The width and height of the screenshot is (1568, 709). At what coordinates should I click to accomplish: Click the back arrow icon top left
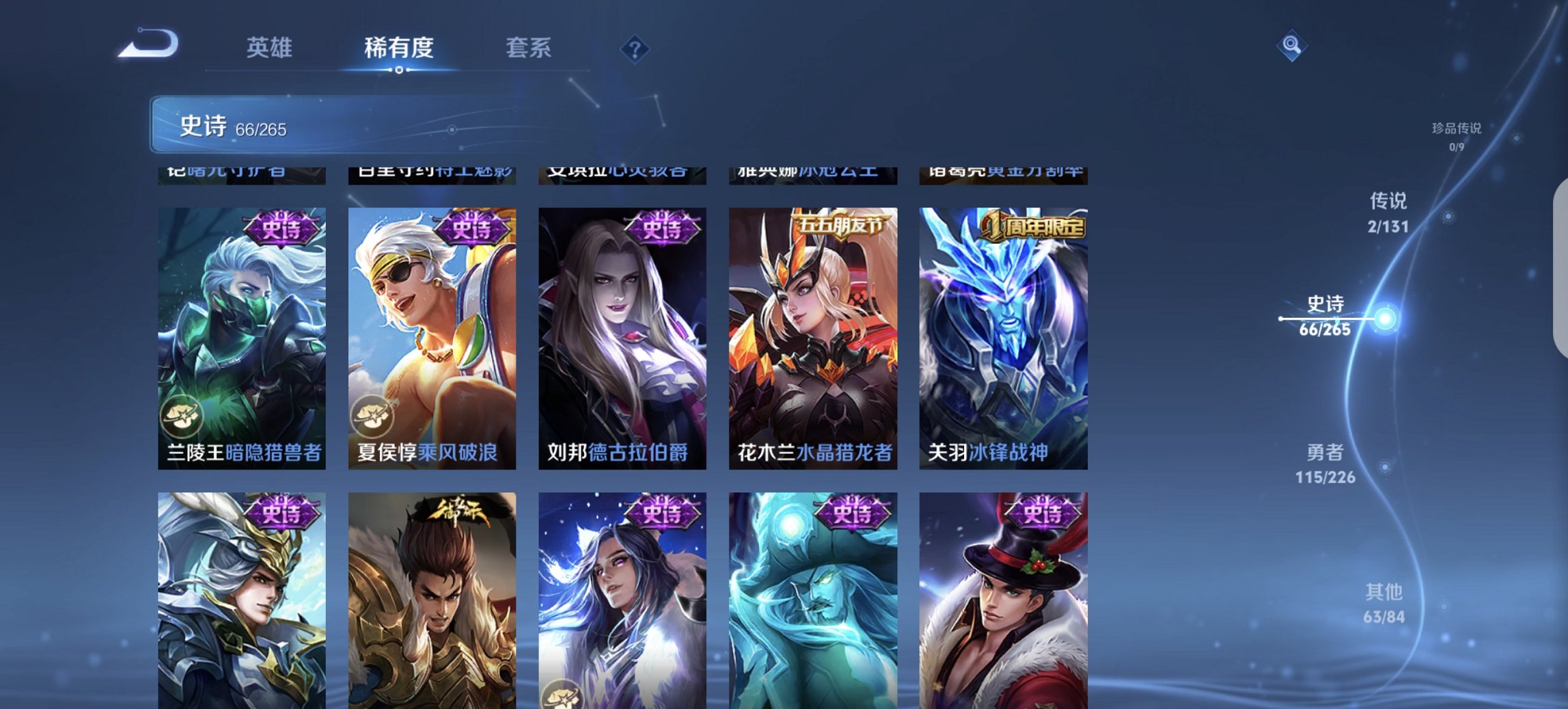(x=149, y=43)
